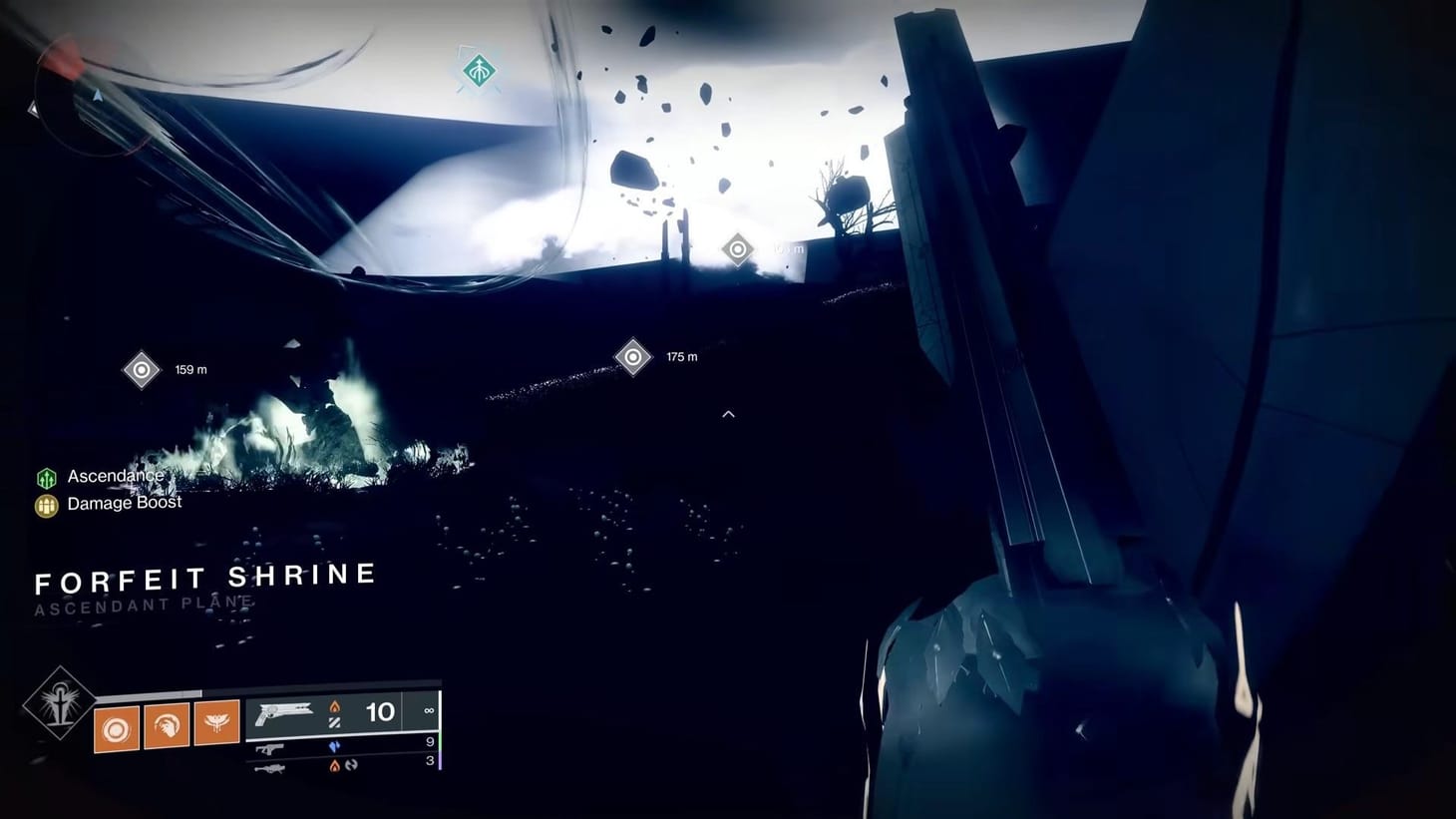1456x819 pixels.
Task: Click the green Ascendance buff icon
Action: tap(46, 476)
